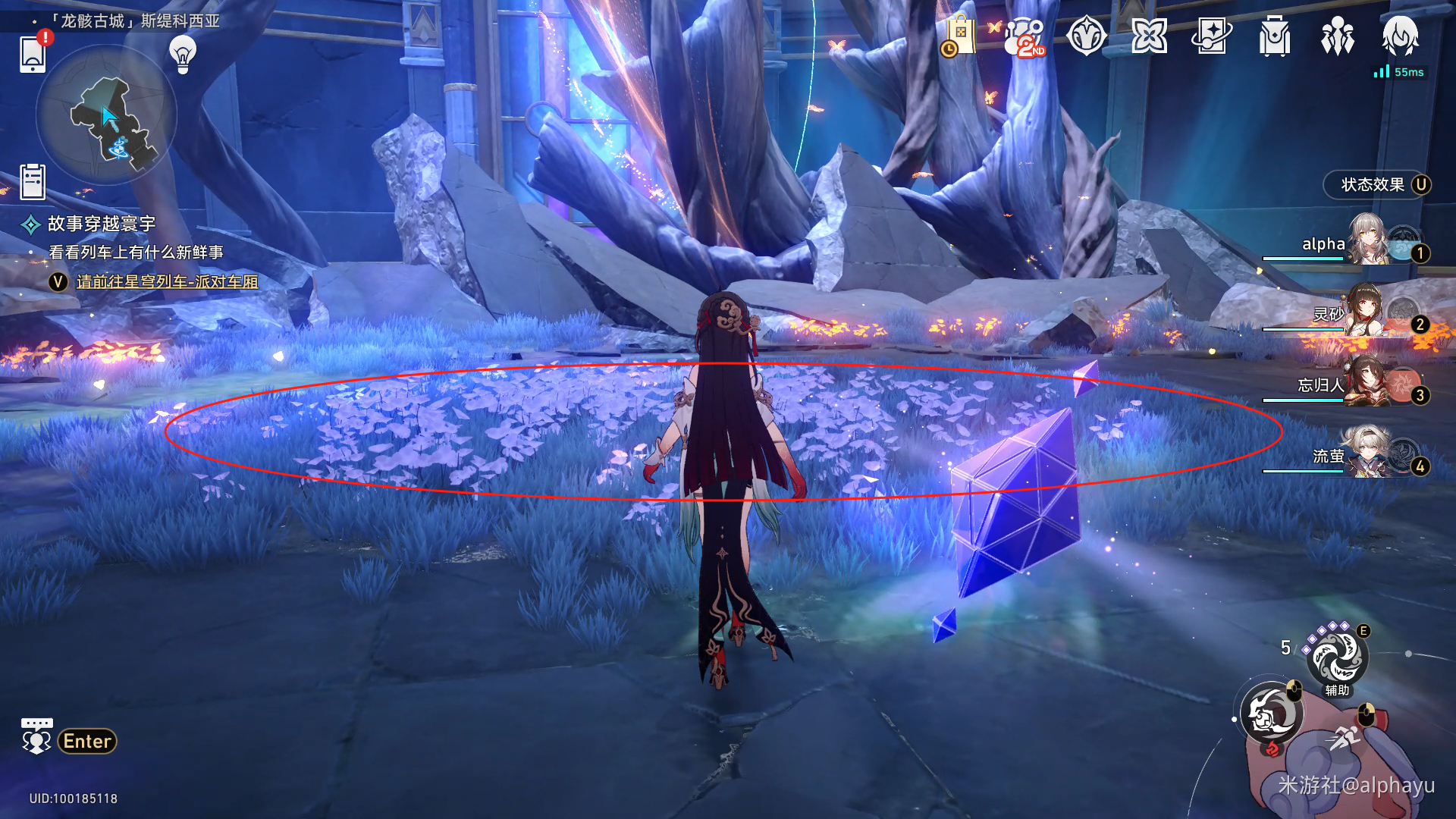
Task: Follow the 请前往星穹列车-派对车厢 link
Action: [167, 282]
